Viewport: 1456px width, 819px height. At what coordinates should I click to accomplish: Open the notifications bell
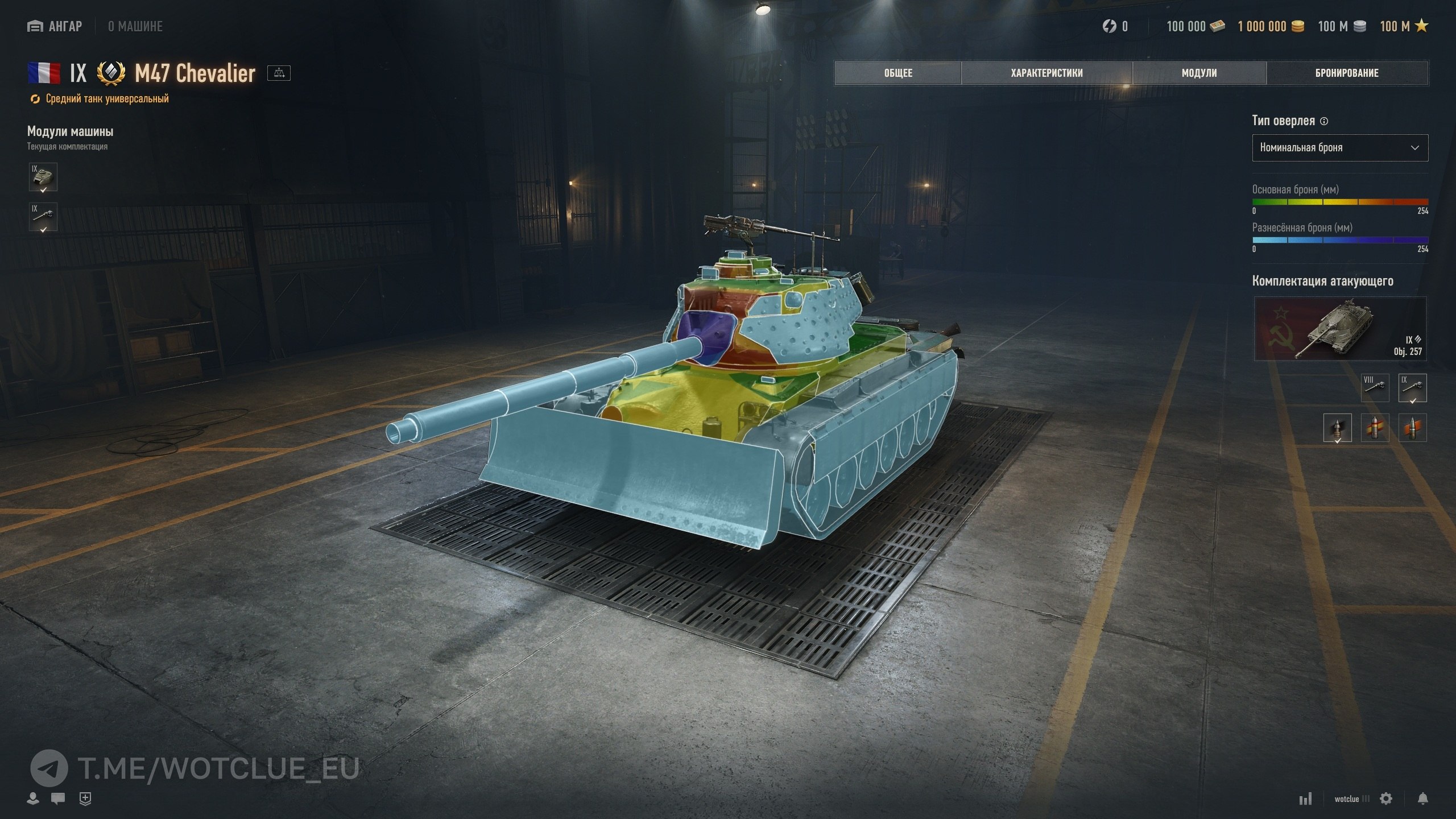[x=1422, y=799]
